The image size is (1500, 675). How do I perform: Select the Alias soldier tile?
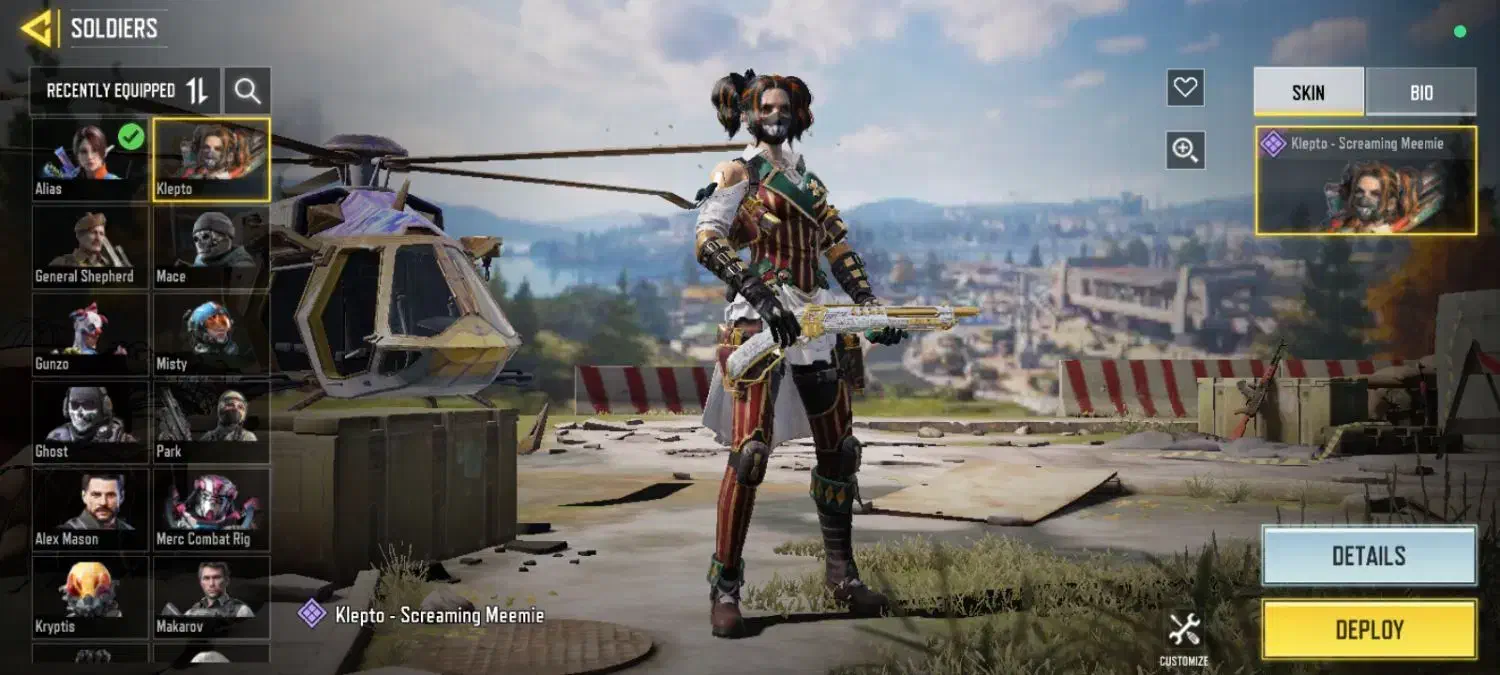(x=90, y=159)
